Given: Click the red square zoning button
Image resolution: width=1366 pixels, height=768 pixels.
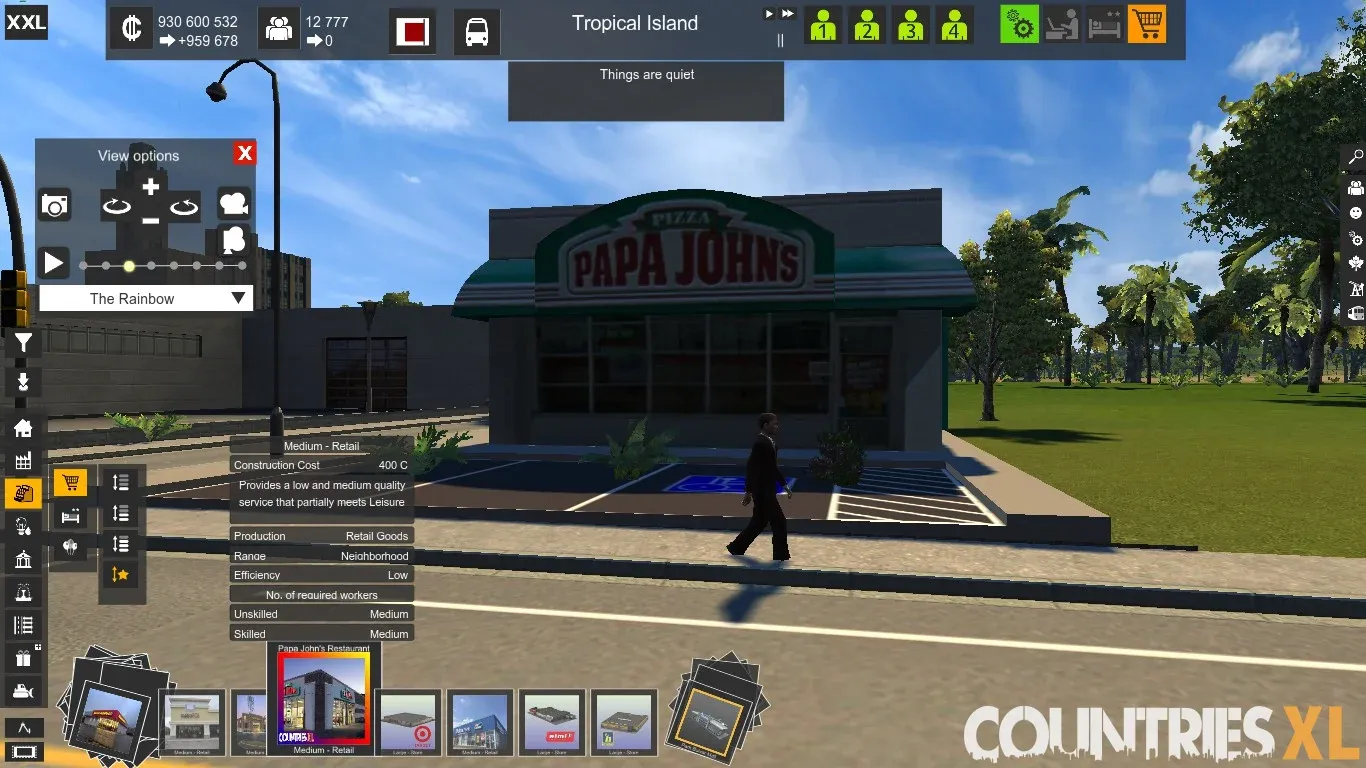Looking at the screenshot, I should 412,31.
